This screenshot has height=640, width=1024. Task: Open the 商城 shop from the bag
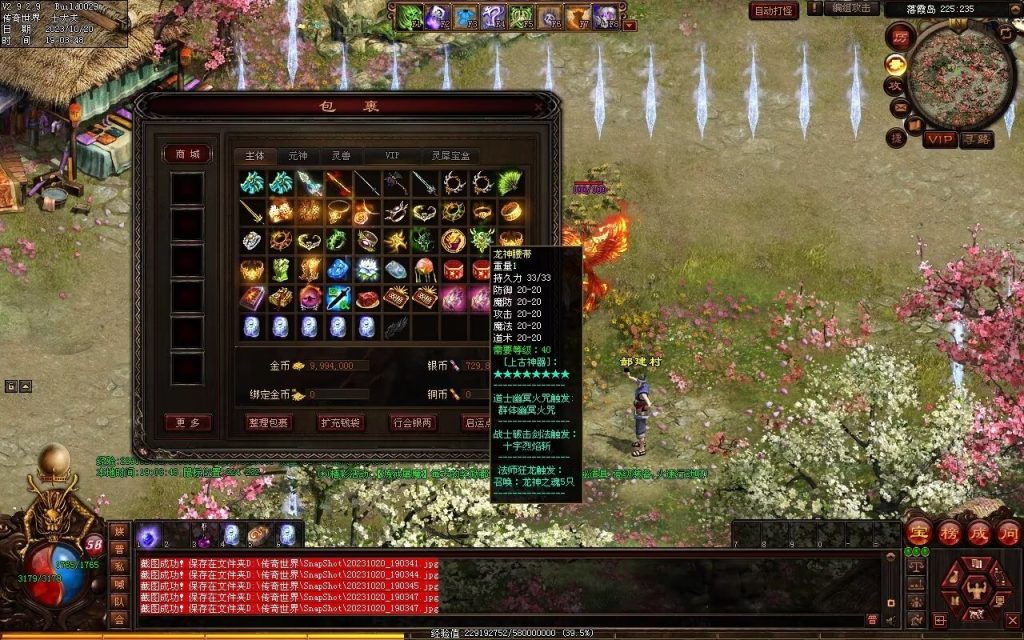click(x=187, y=154)
